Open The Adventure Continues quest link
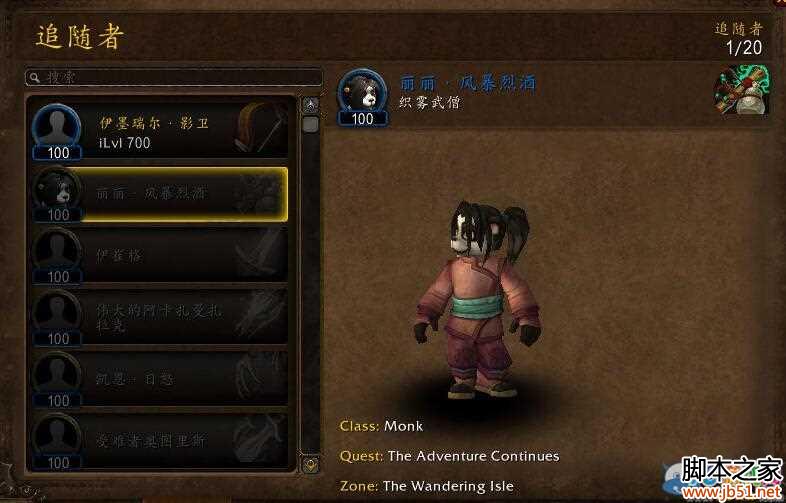The width and height of the screenshot is (786, 503). 473,456
